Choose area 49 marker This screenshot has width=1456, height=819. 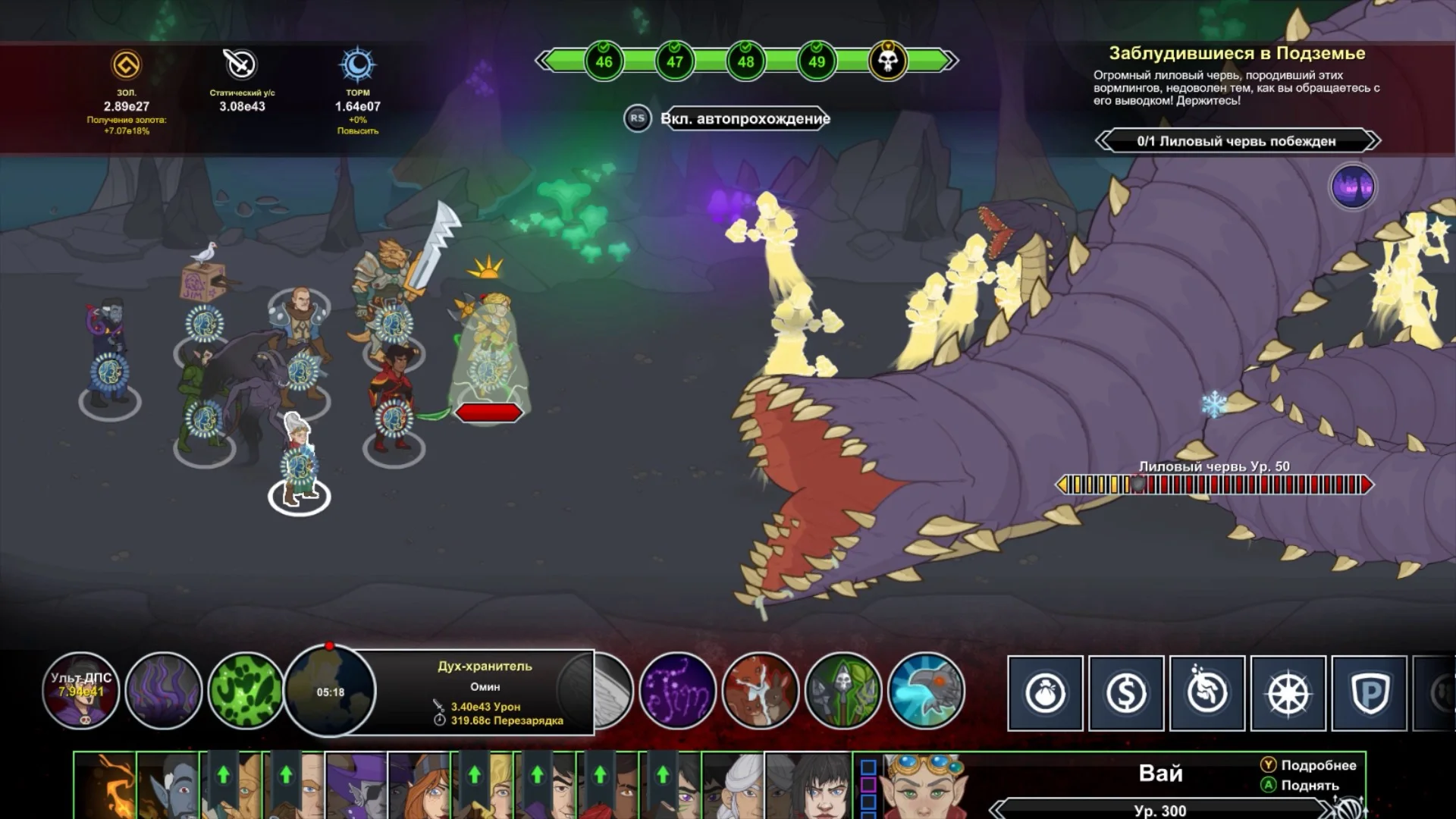click(x=817, y=61)
